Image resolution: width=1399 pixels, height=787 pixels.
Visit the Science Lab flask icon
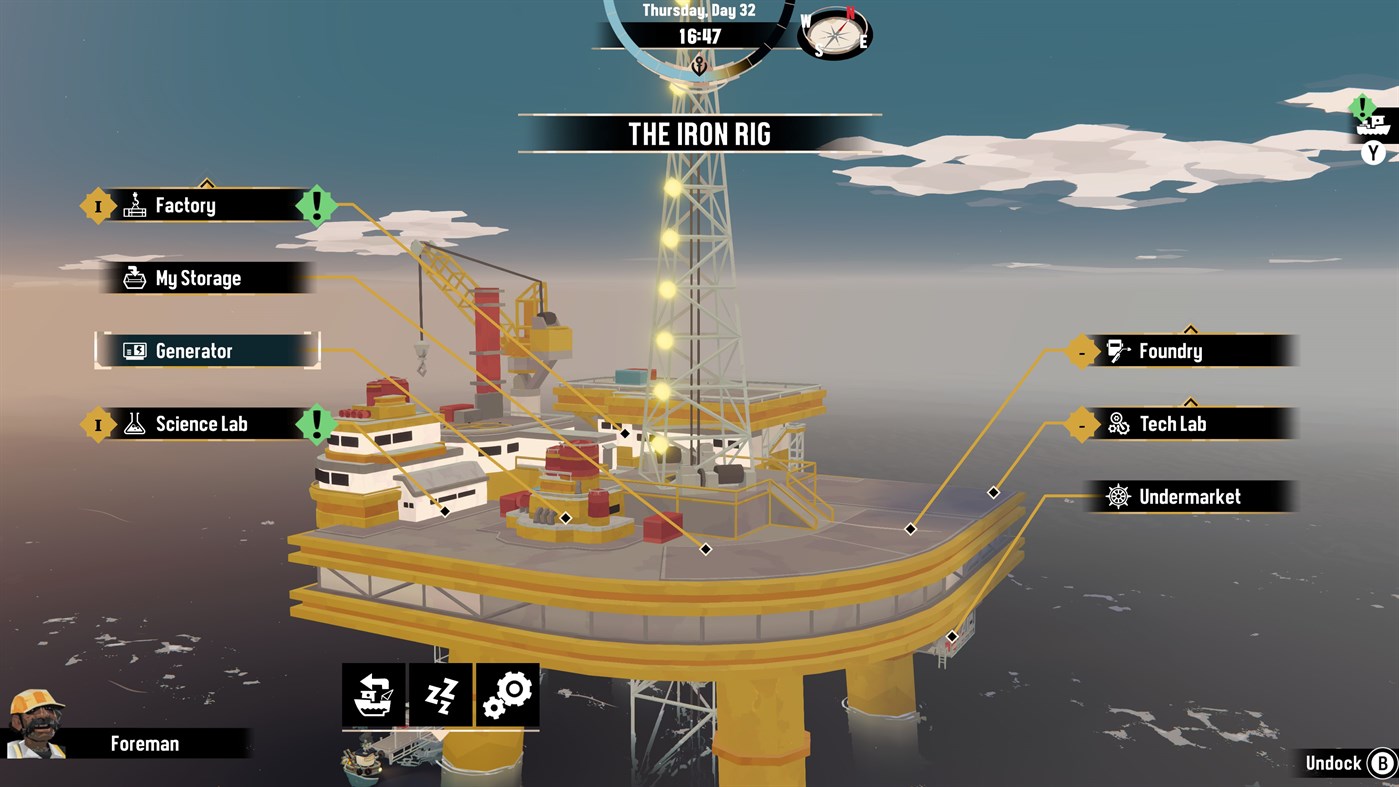click(x=134, y=423)
